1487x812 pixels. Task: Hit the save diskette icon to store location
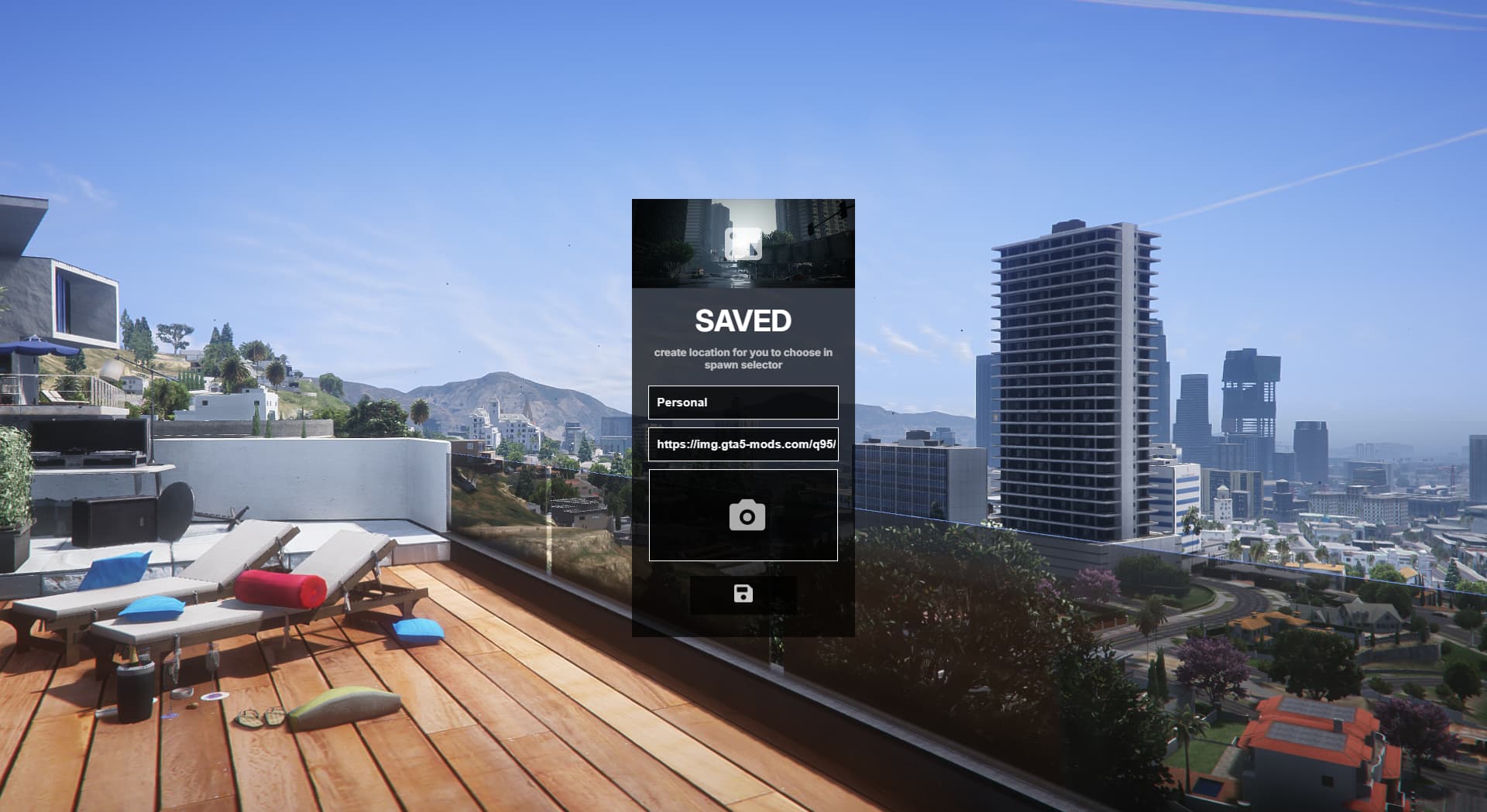[743, 594]
